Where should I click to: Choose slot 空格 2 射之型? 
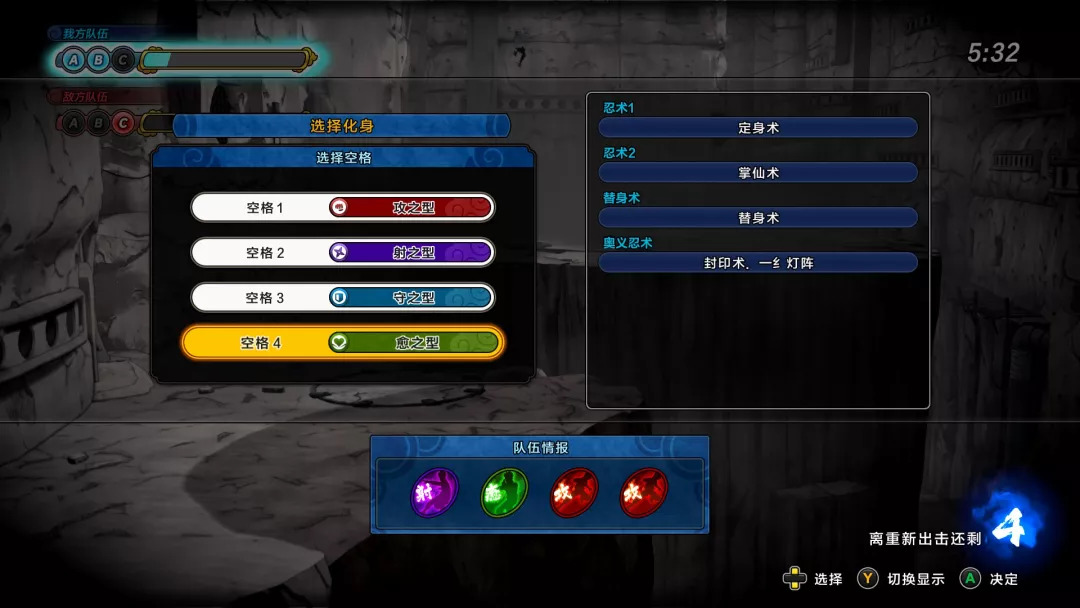(342, 253)
